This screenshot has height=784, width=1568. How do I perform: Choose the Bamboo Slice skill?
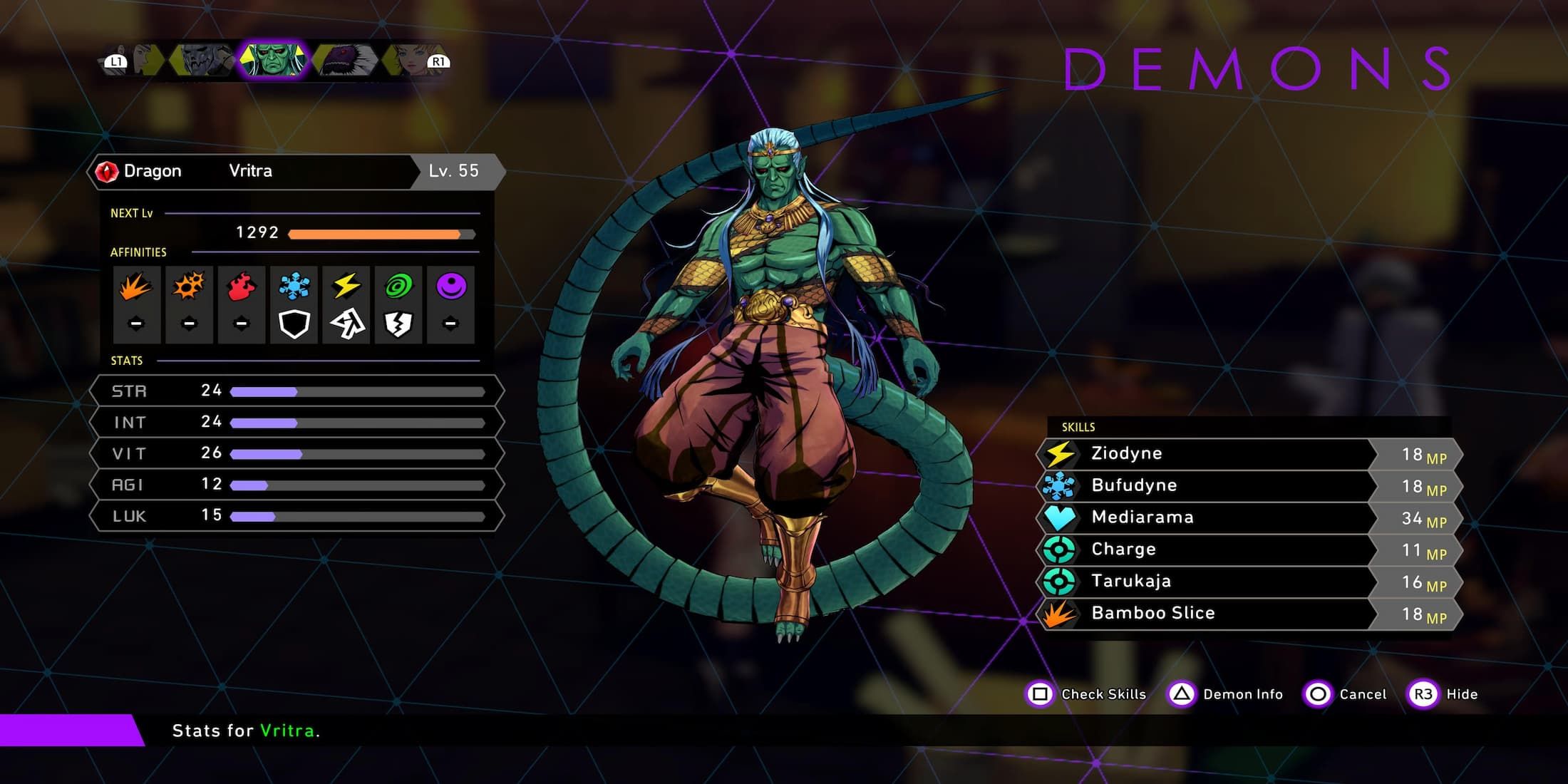coord(1205,614)
